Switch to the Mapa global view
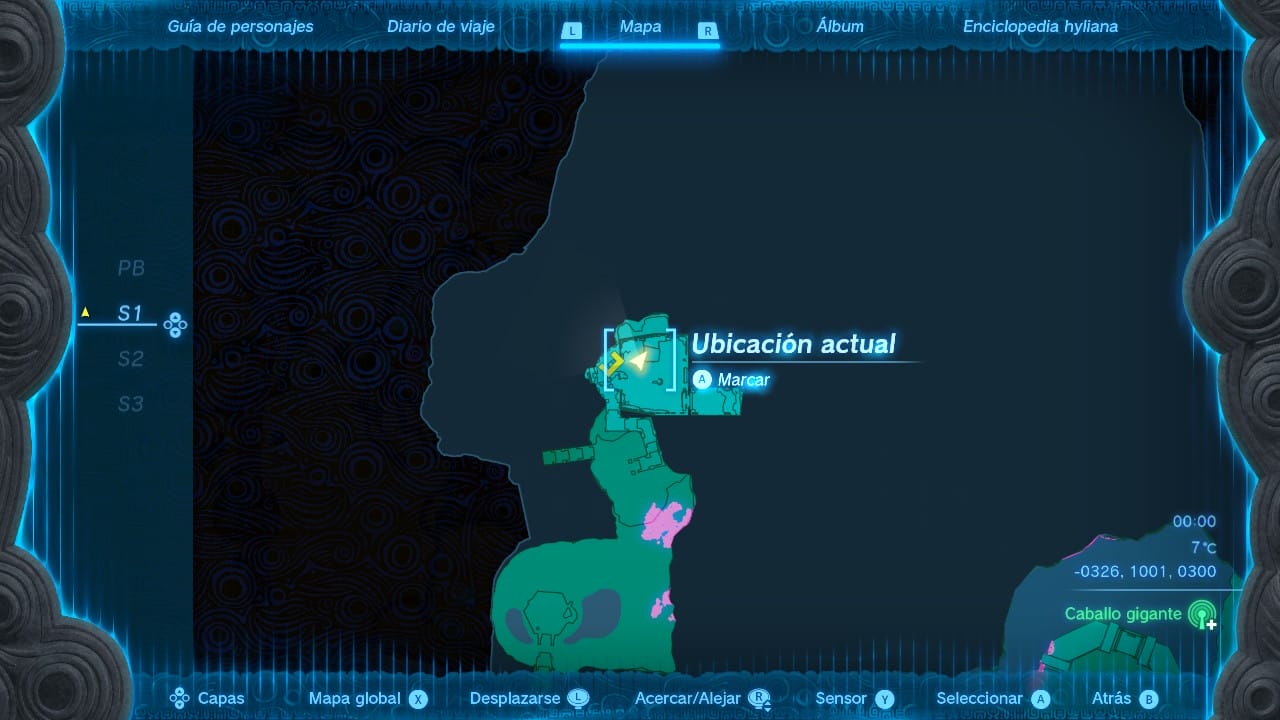This screenshot has height=720, width=1280. pyautogui.click(x=367, y=699)
